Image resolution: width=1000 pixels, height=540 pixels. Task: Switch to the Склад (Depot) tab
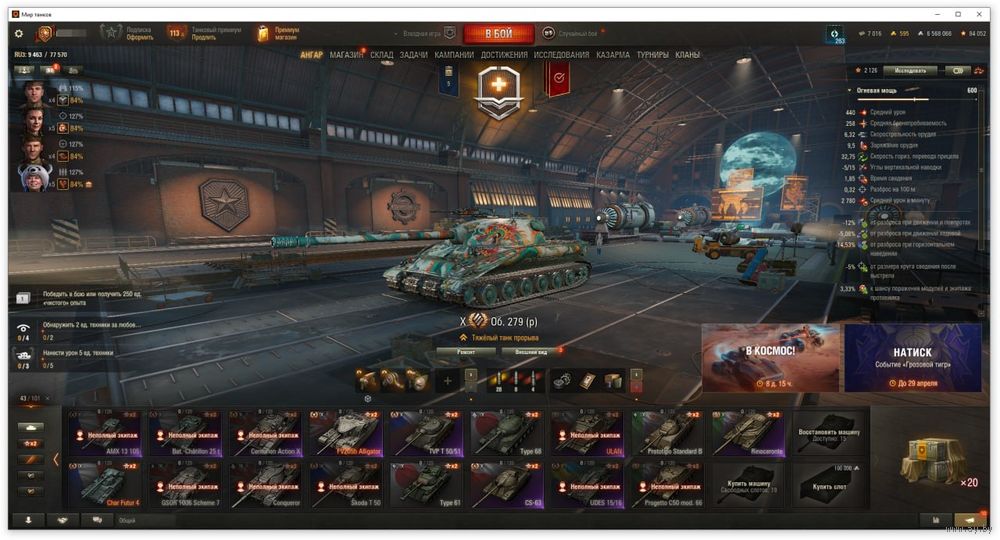(382, 55)
